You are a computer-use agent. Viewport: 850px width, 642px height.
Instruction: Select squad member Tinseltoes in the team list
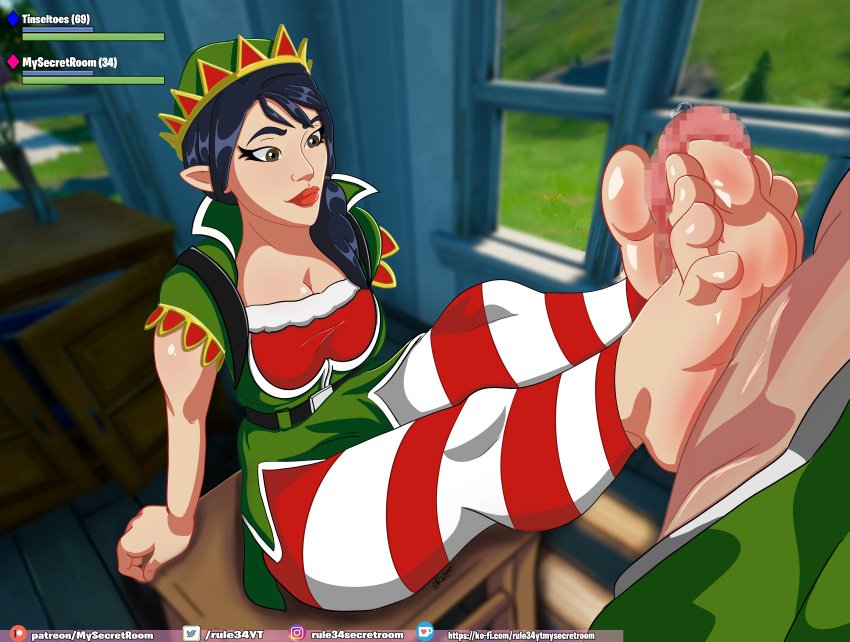[55, 19]
